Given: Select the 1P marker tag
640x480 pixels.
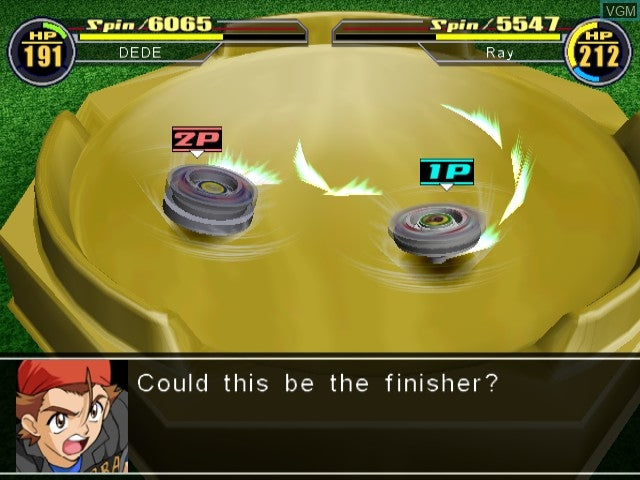Looking at the screenshot, I should click(446, 171).
